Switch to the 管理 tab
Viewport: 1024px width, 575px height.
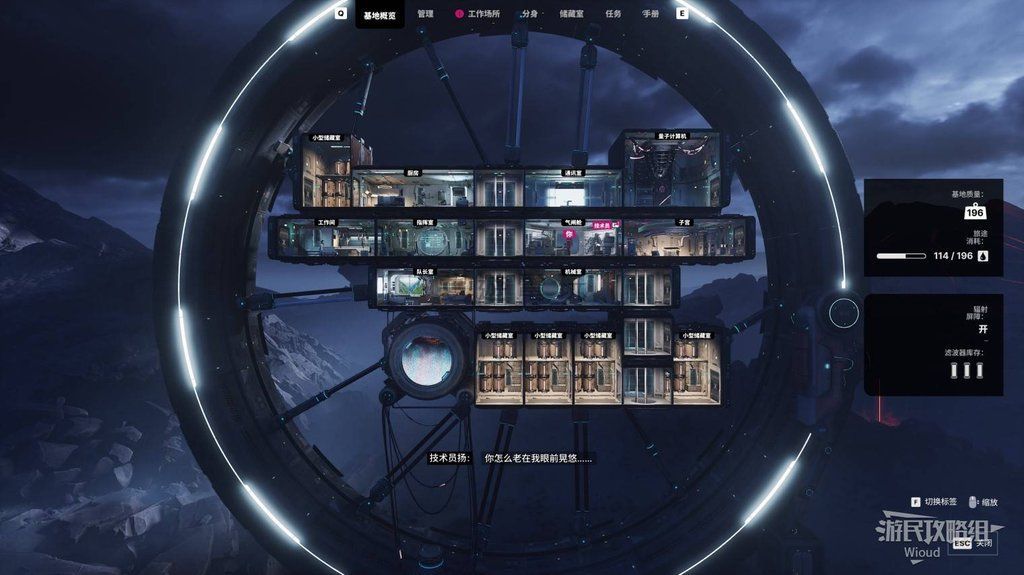point(425,14)
